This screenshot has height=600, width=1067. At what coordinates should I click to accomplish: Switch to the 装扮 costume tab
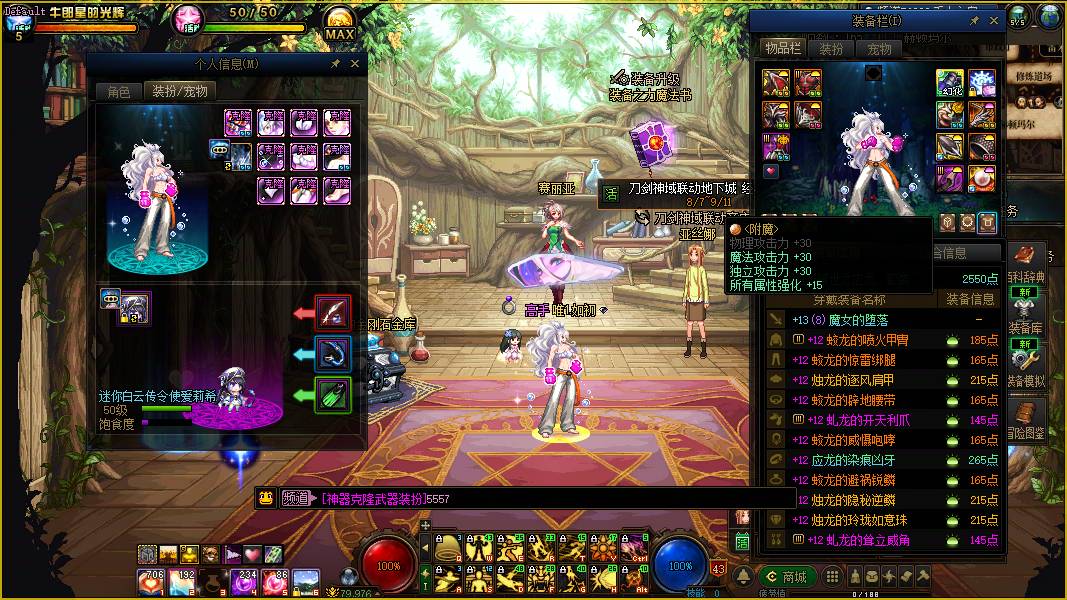click(831, 48)
